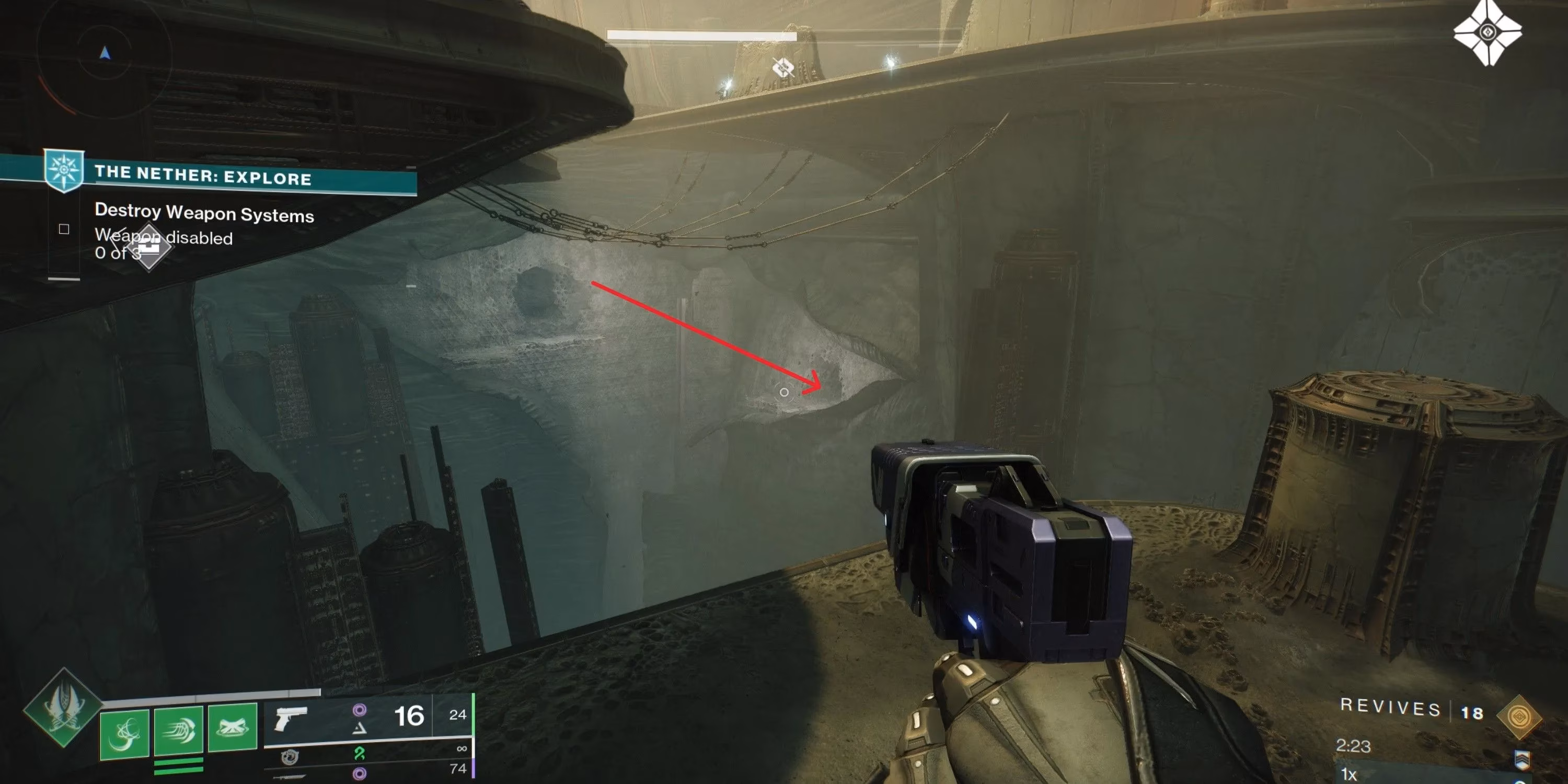Image resolution: width=1568 pixels, height=784 pixels.
Task: Open the gold diamond emblem beside Revives 18
Action: [1520, 718]
